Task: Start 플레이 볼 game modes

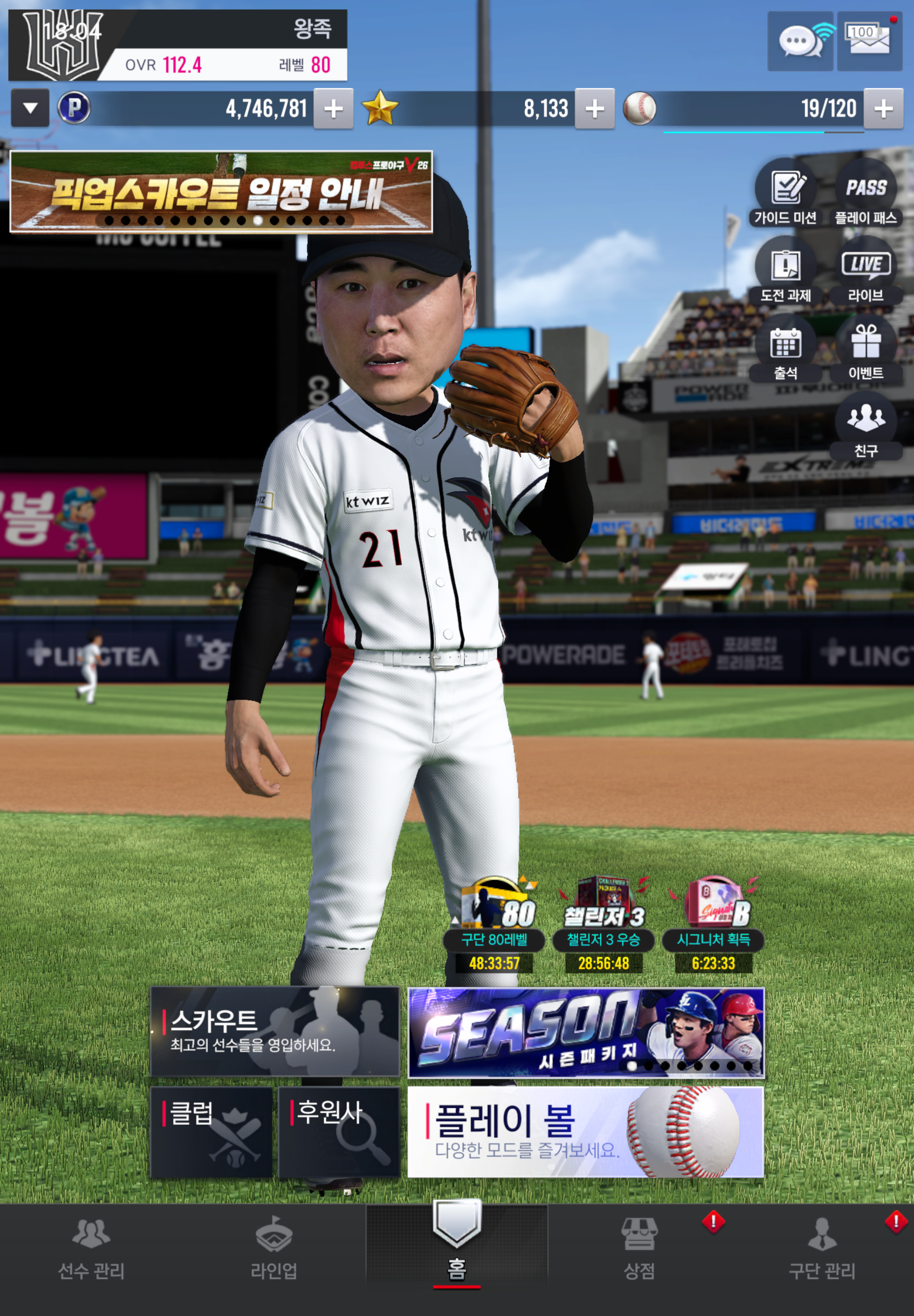Action: pyautogui.click(x=585, y=1132)
